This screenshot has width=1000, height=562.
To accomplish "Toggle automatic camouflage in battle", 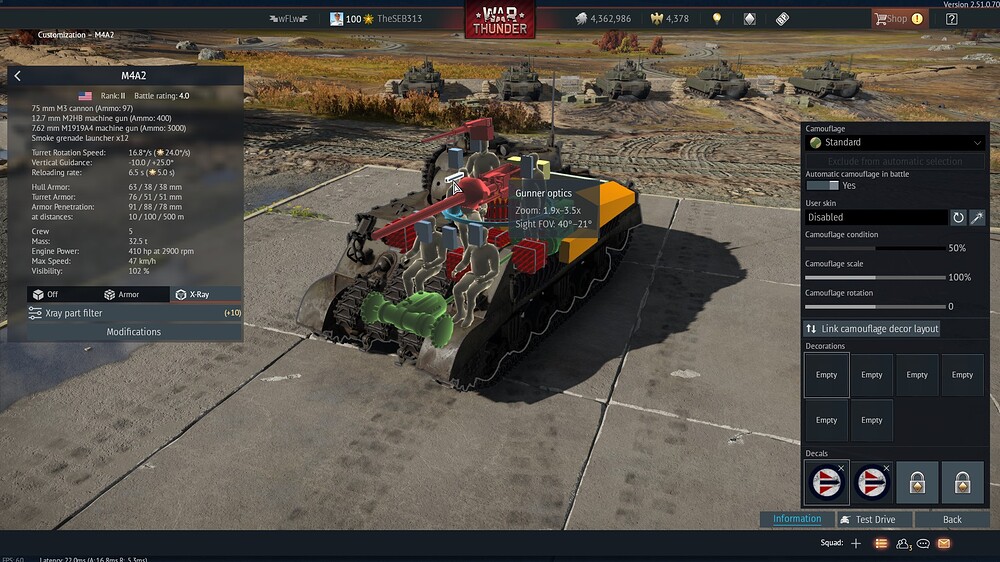I will pyautogui.click(x=822, y=186).
